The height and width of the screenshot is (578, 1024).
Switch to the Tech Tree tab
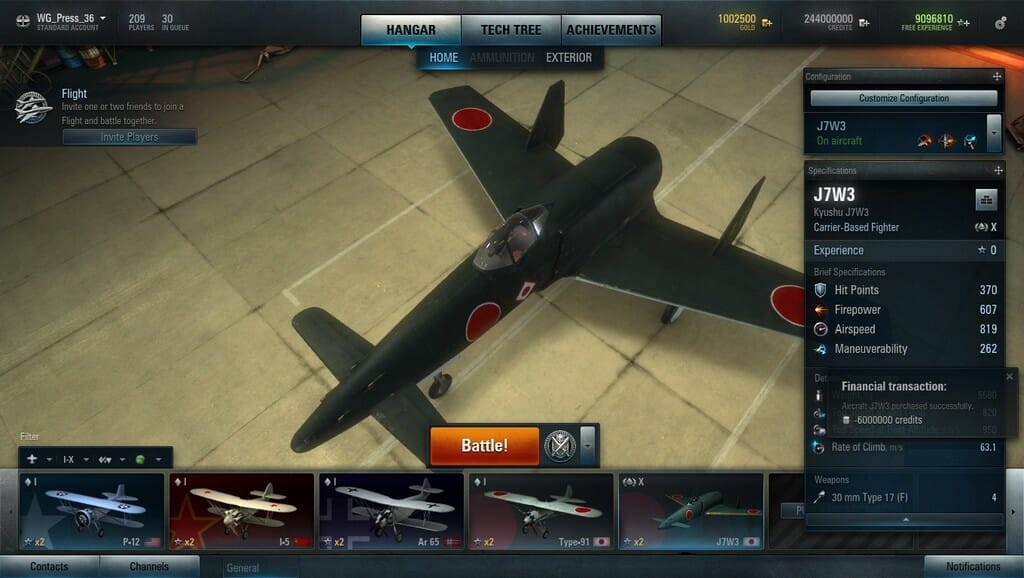tap(511, 30)
